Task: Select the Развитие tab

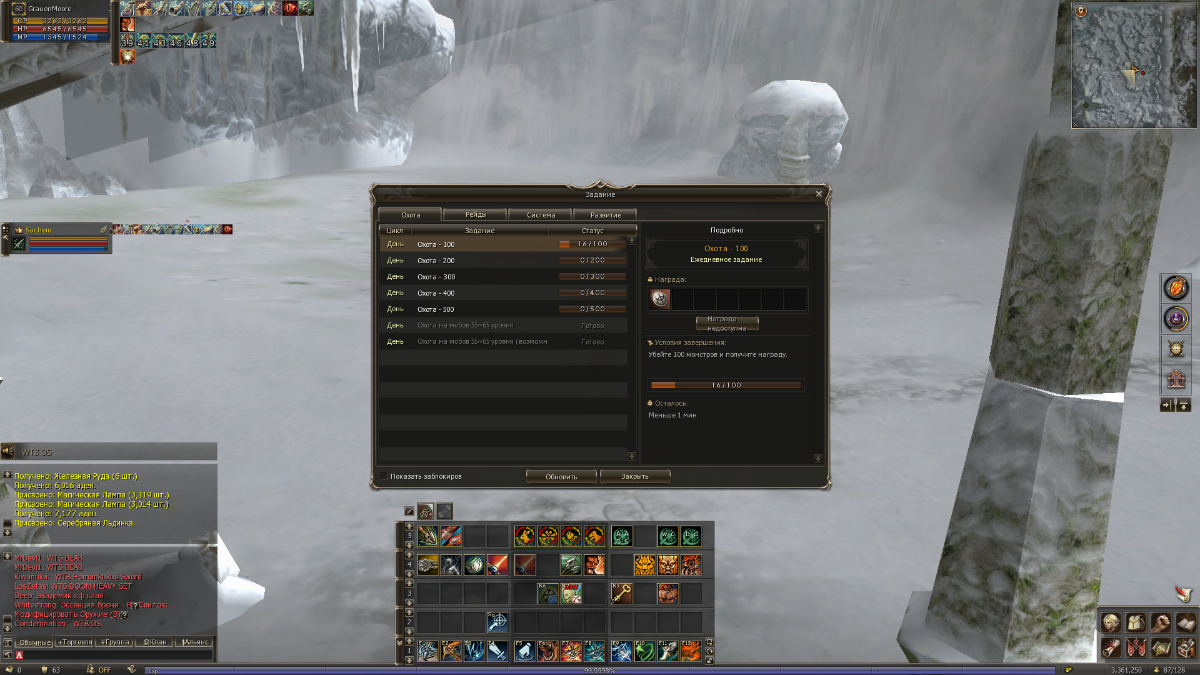Action: click(x=605, y=215)
